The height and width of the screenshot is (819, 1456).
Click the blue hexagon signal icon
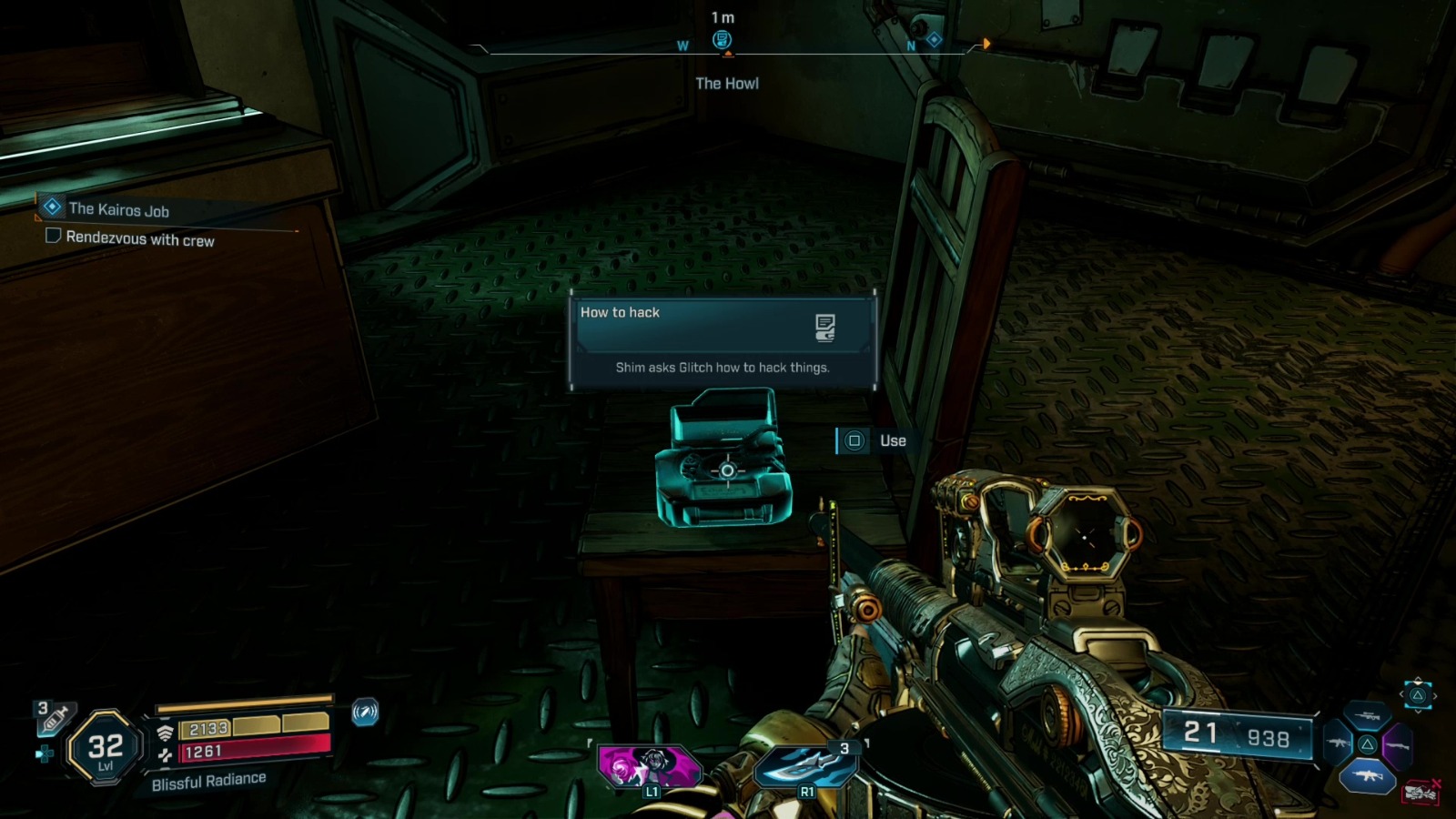[365, 712]
